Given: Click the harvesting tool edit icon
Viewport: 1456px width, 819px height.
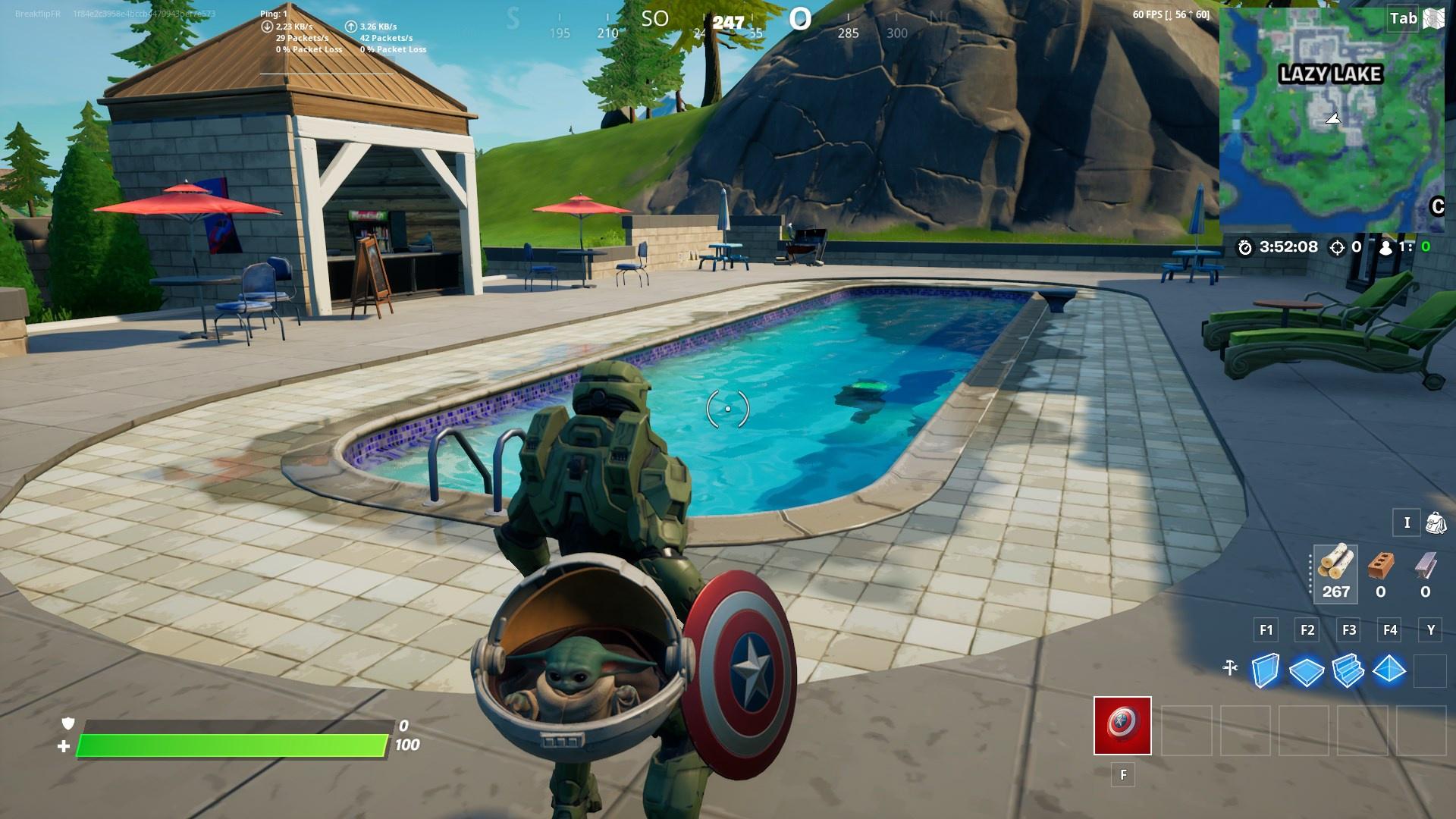Looking at the screenshot, I should pyautogui.click(x=1230, y=667).
